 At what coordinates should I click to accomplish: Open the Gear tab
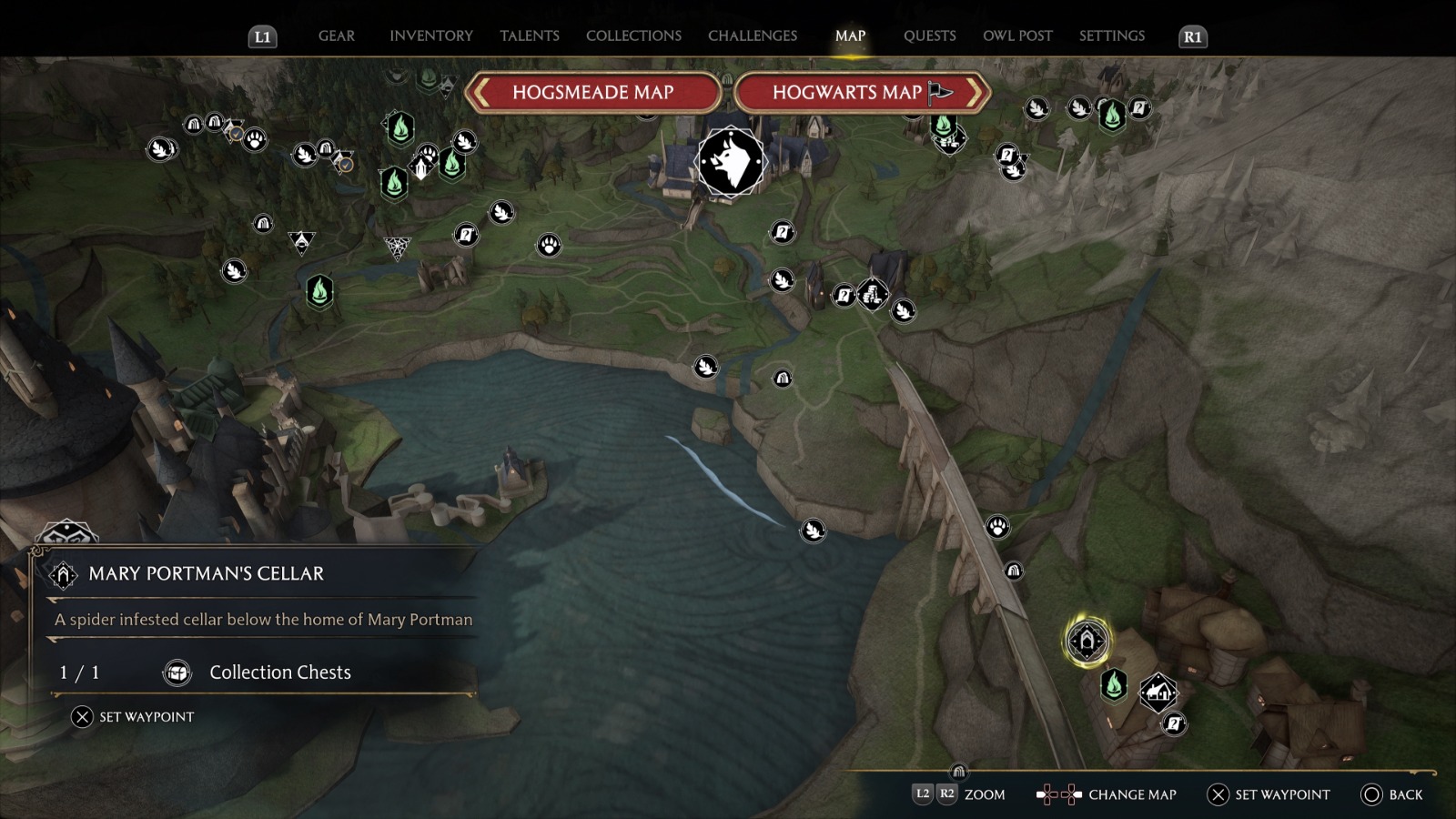tap(336, 36)
